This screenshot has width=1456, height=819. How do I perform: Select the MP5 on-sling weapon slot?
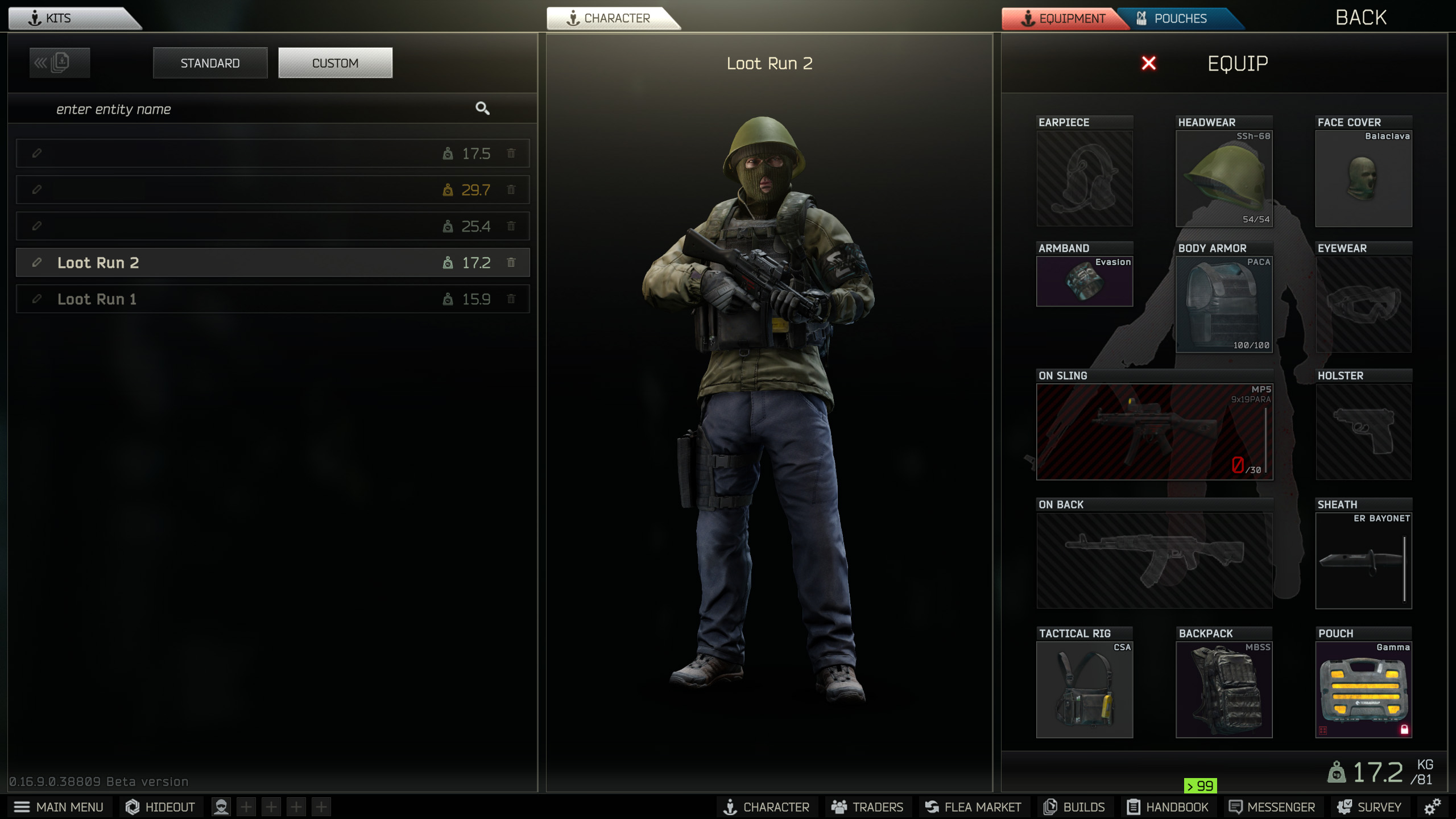(1155, 432)
